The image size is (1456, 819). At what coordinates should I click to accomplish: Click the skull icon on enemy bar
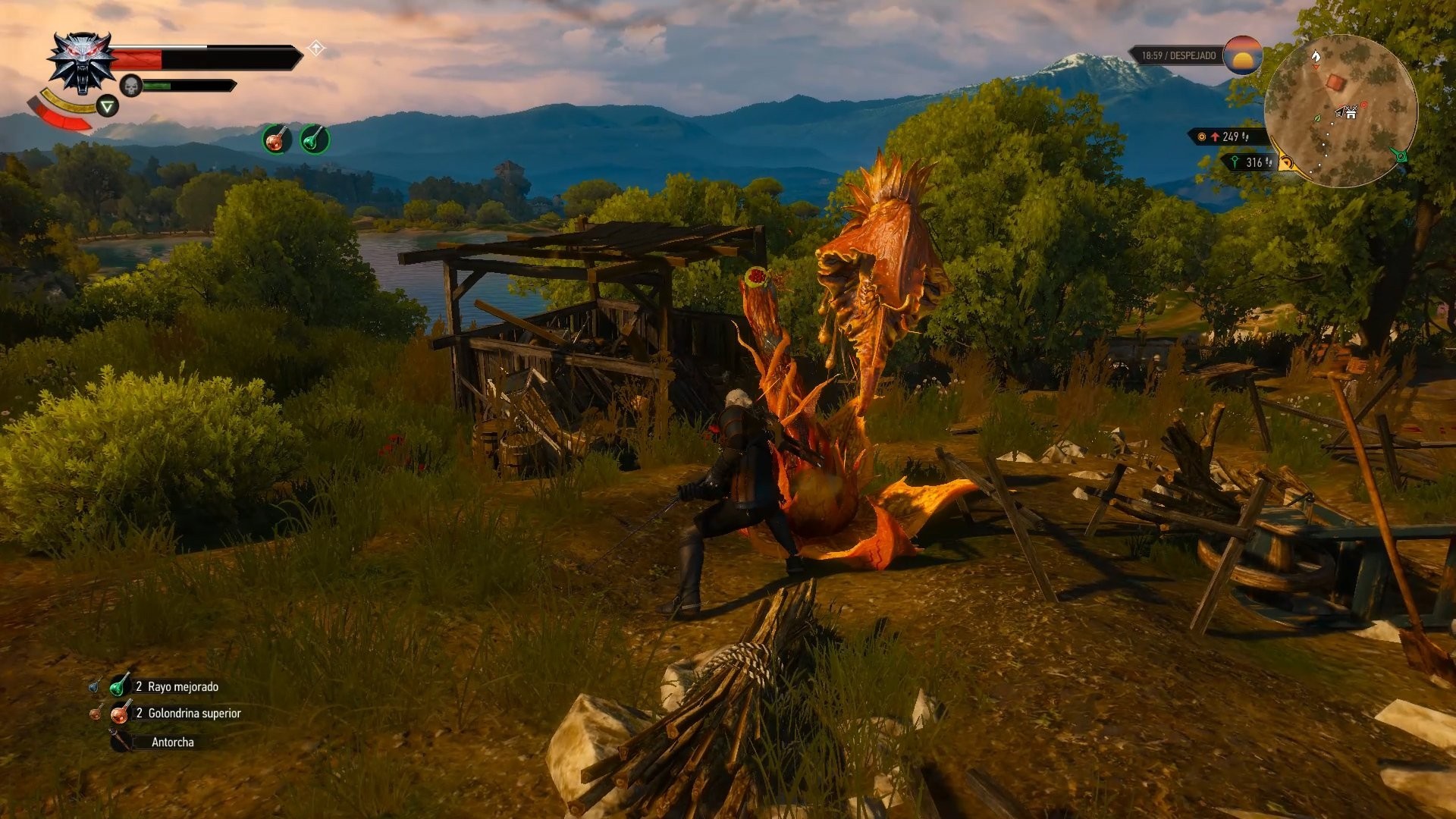(x=130, y=86)
